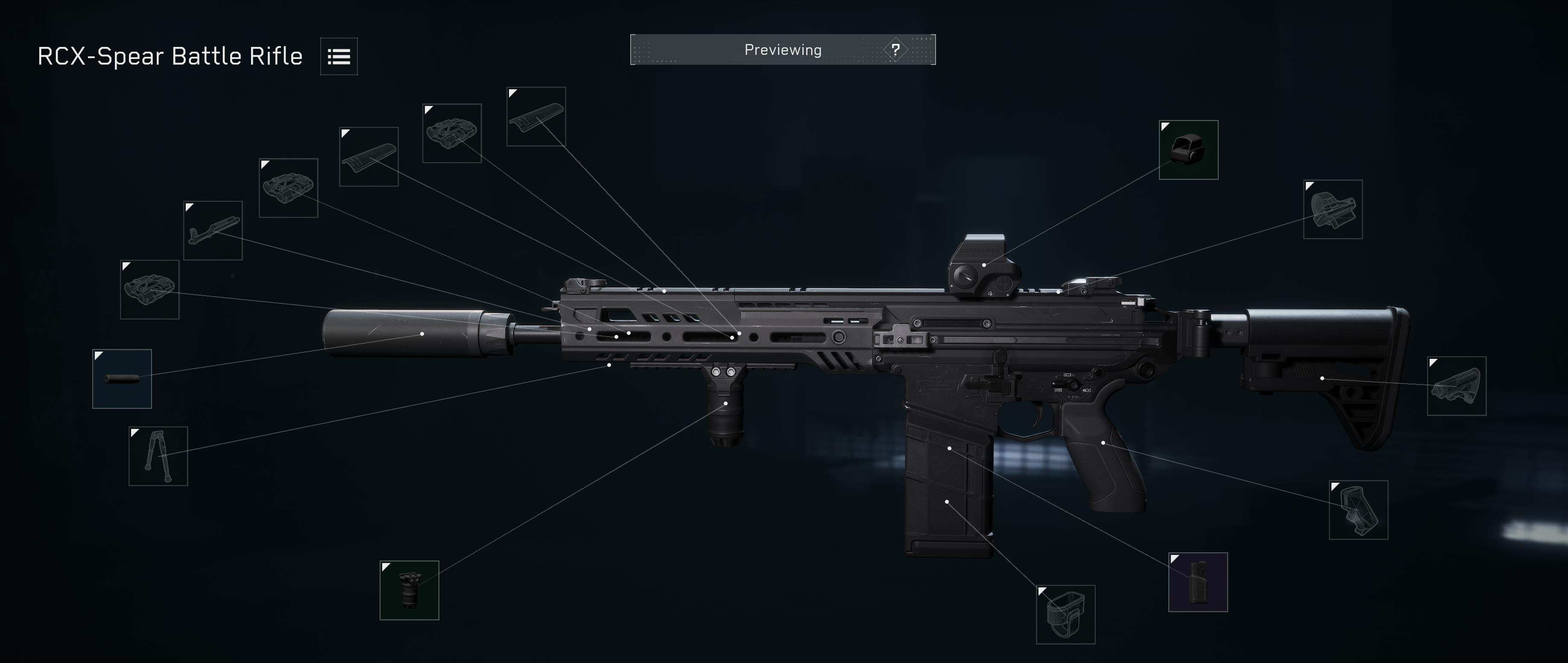Choose the bipod attachment slot

(x=158, y=456)
